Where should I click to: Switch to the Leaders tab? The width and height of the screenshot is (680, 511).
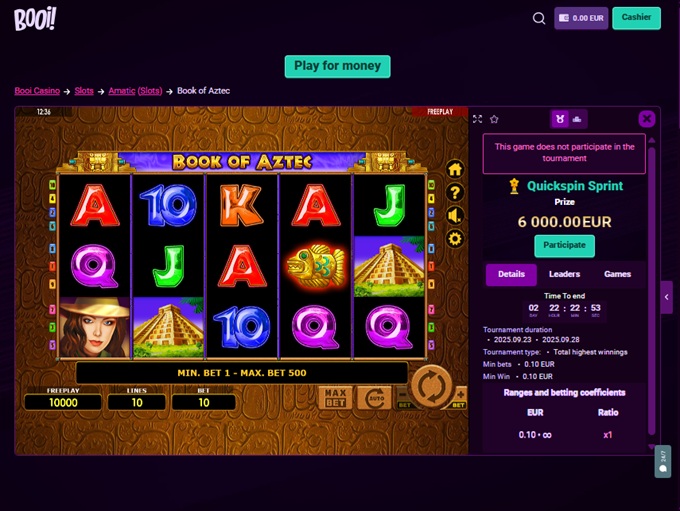[564, 274]
